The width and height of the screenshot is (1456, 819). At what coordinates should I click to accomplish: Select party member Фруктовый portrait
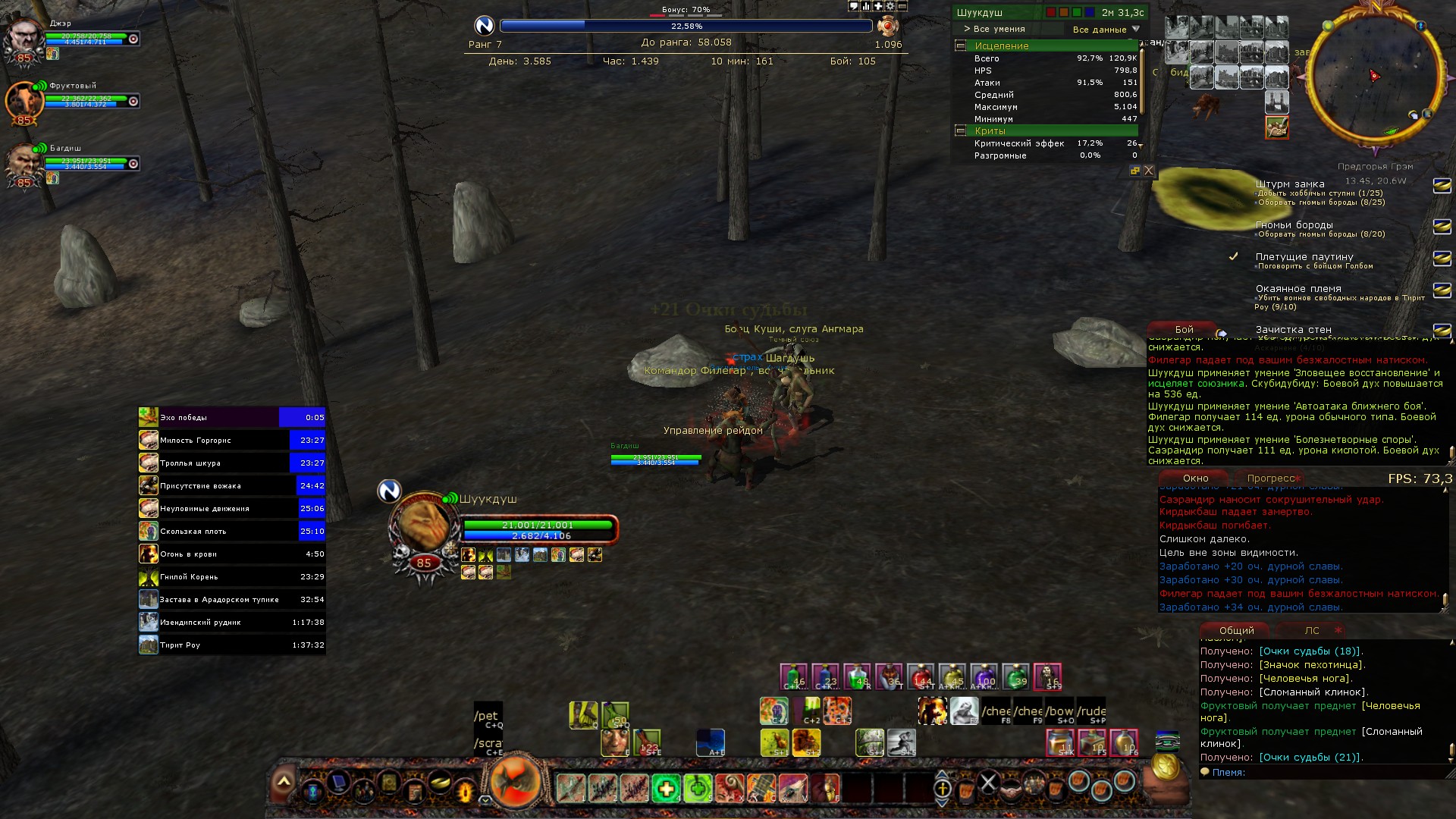tap(24, 102)
